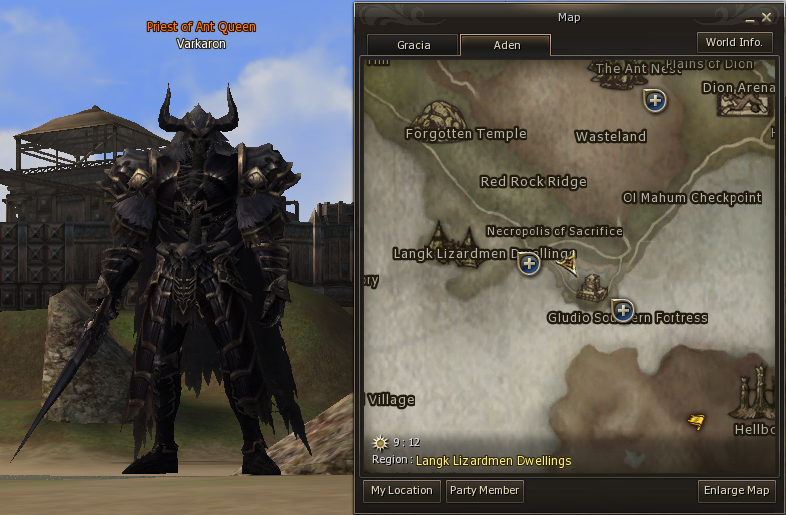Open World Info.
786x515 pixels.
(x=734, y=42)
